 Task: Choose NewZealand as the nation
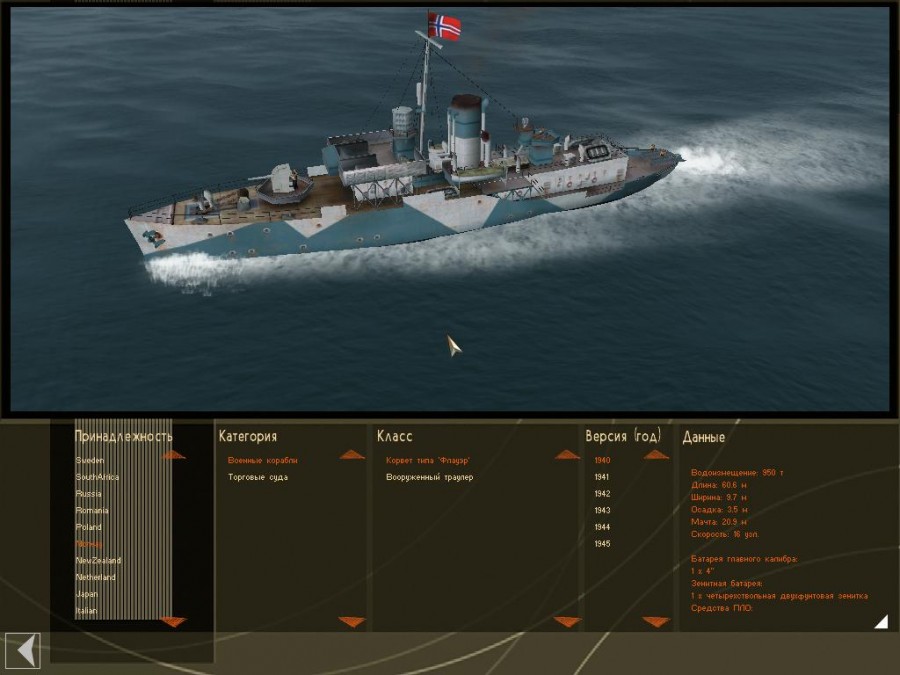98,561
